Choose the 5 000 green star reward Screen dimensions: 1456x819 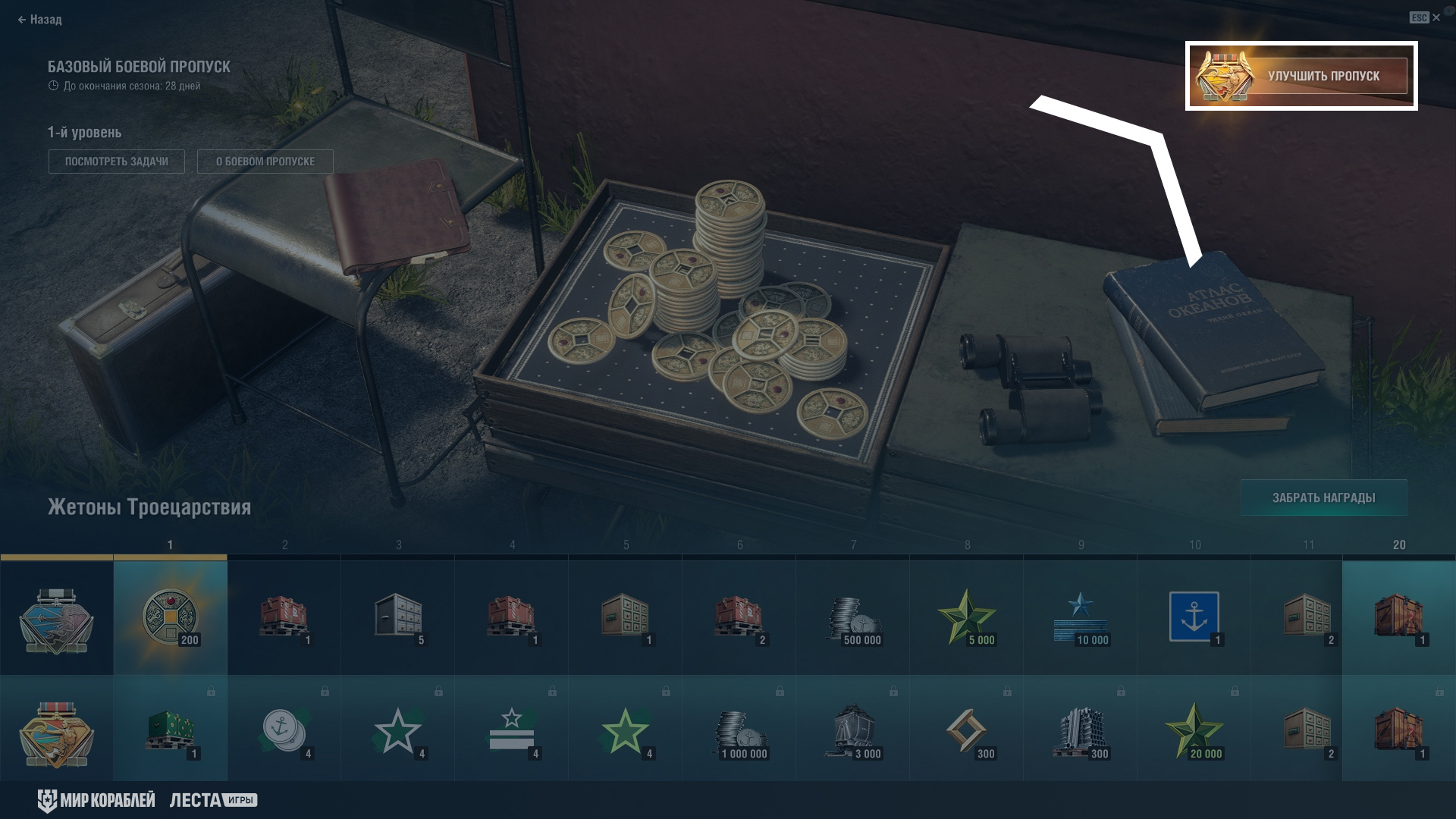(x=967, y=617)
